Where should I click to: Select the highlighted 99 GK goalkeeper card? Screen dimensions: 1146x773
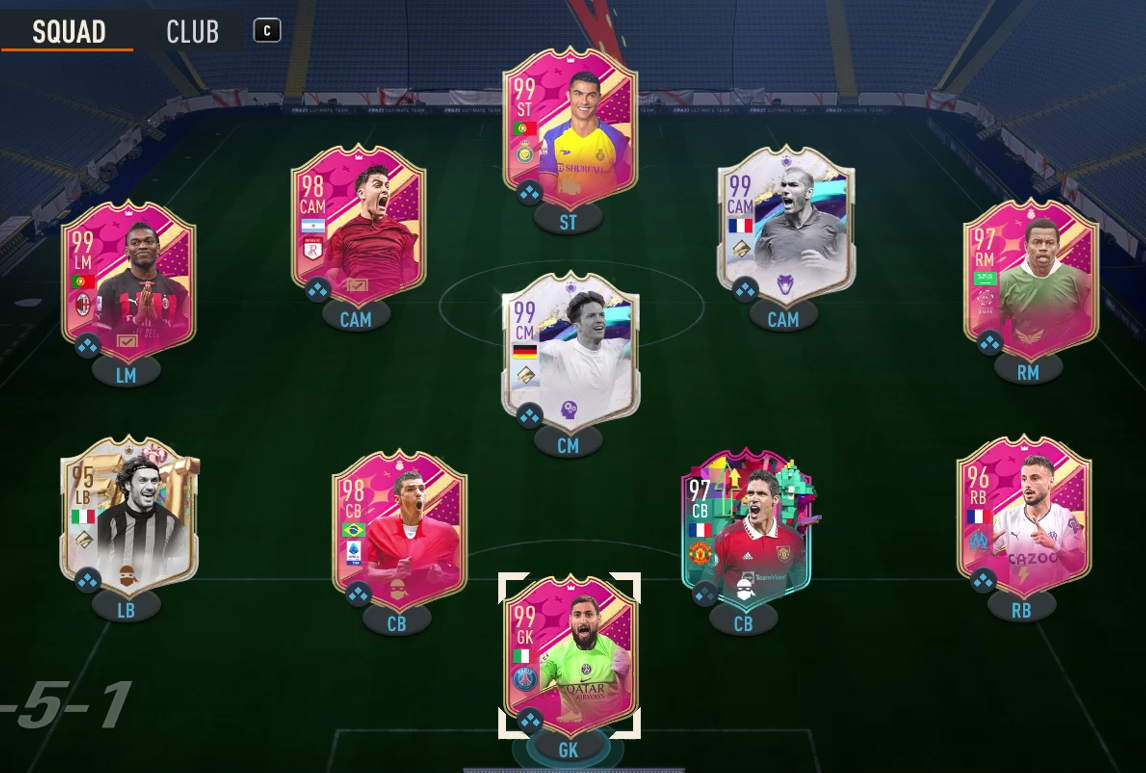point(569,655)
